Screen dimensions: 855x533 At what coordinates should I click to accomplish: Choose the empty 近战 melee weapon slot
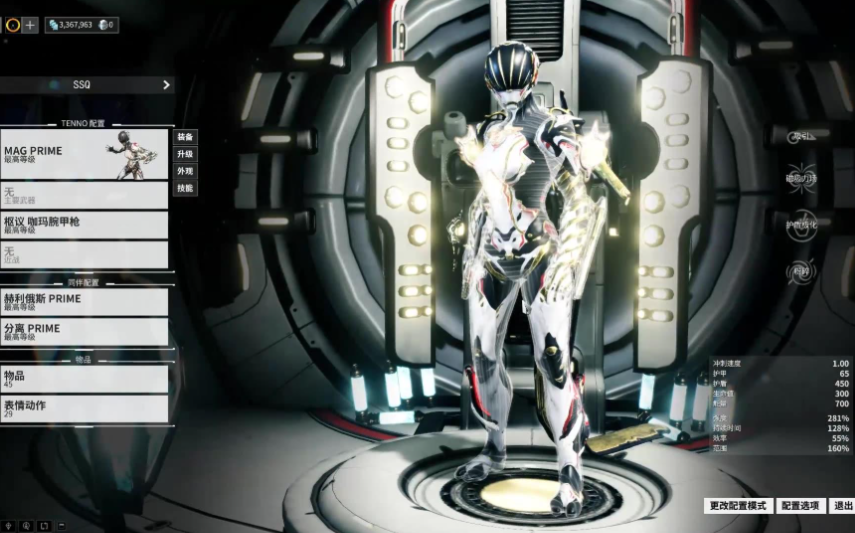(84, 255)
